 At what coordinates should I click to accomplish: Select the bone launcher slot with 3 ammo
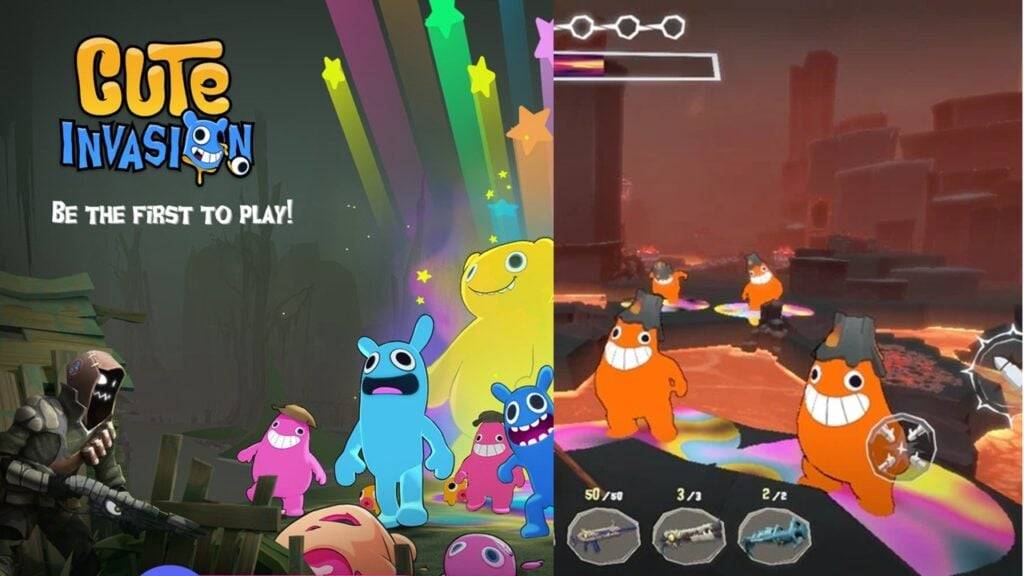688,533
